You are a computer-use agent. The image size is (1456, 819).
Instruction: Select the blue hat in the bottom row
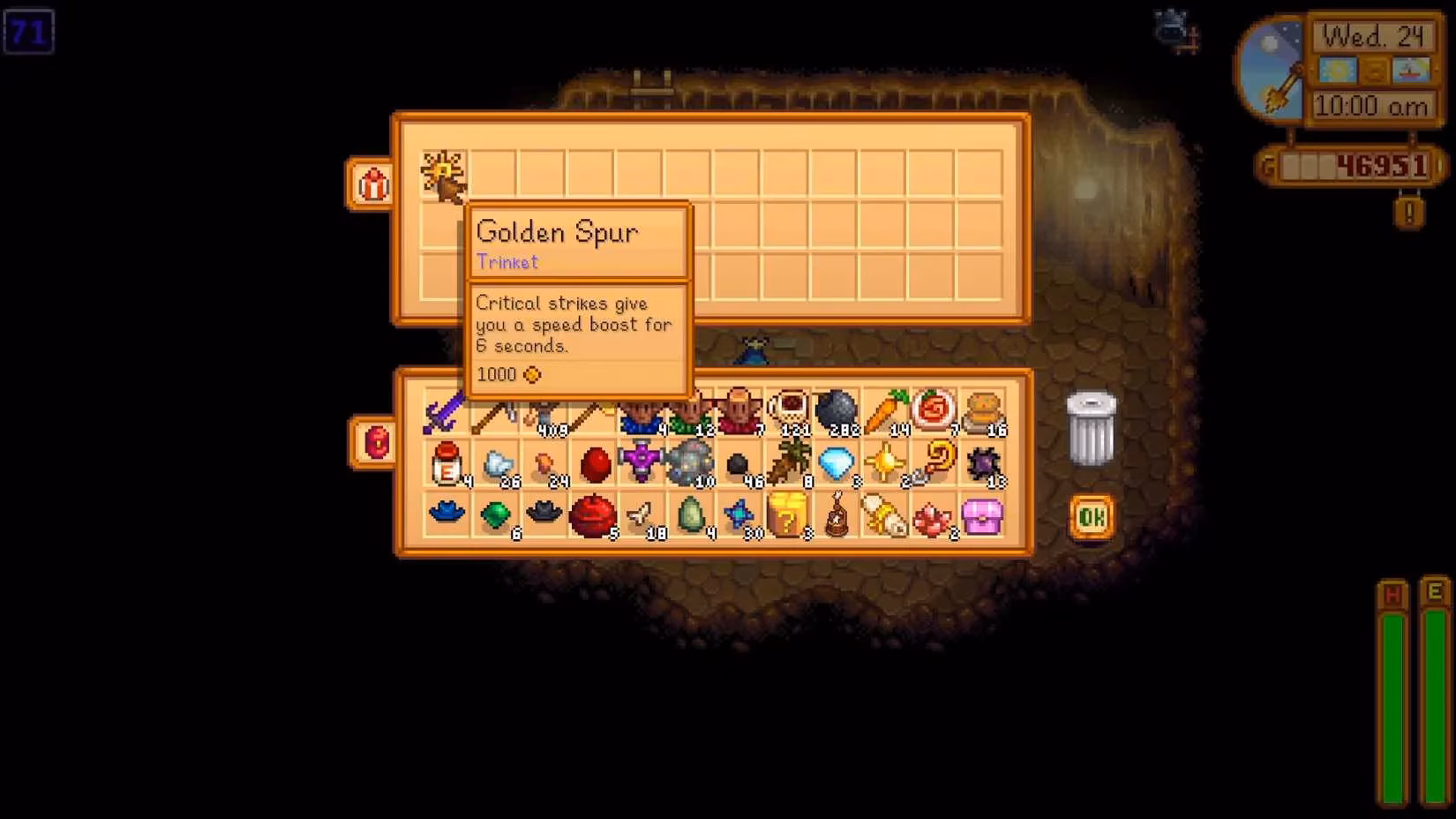tap(446, 512)
